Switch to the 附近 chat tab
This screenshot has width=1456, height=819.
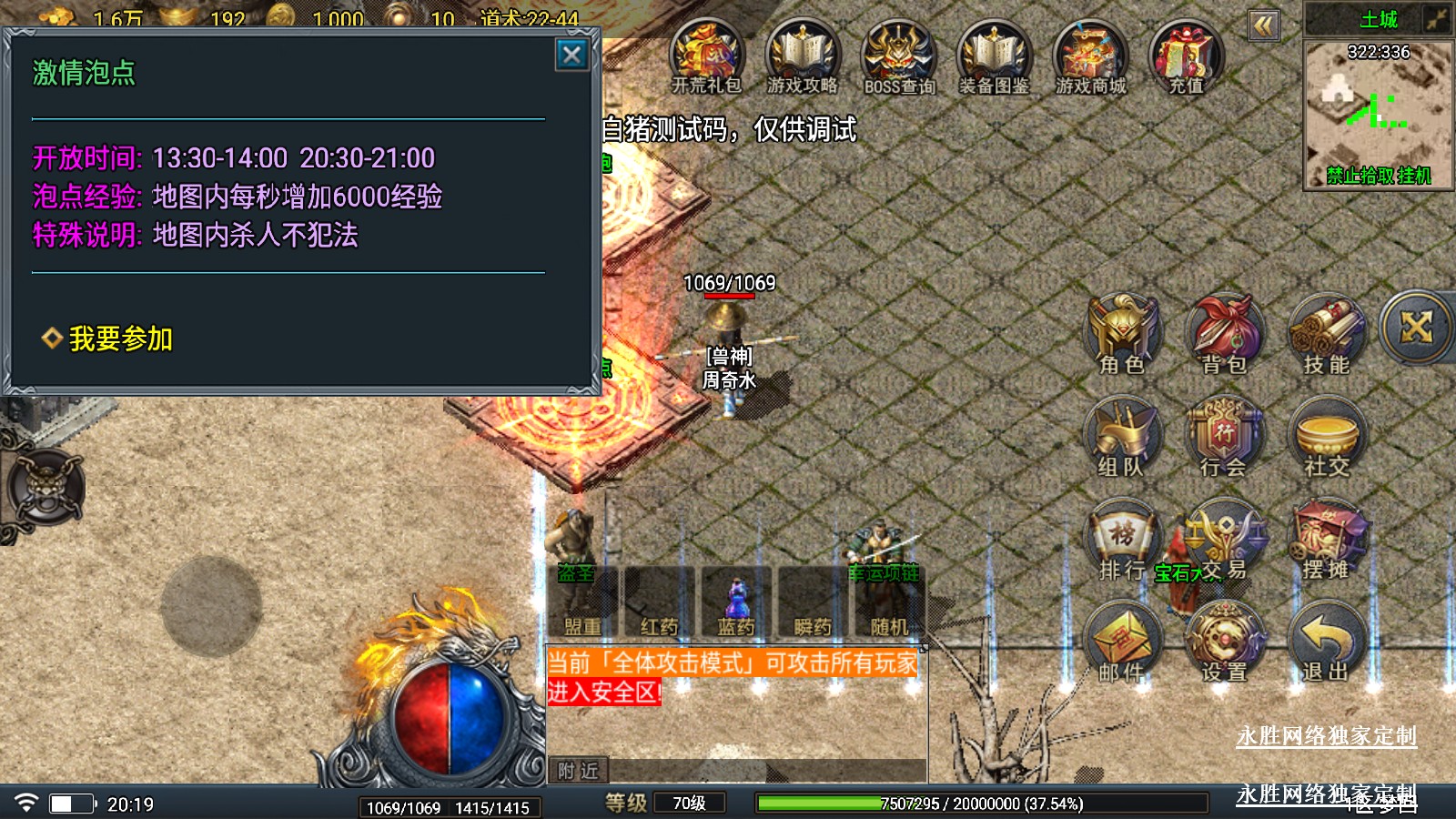[x=578, y=771]
